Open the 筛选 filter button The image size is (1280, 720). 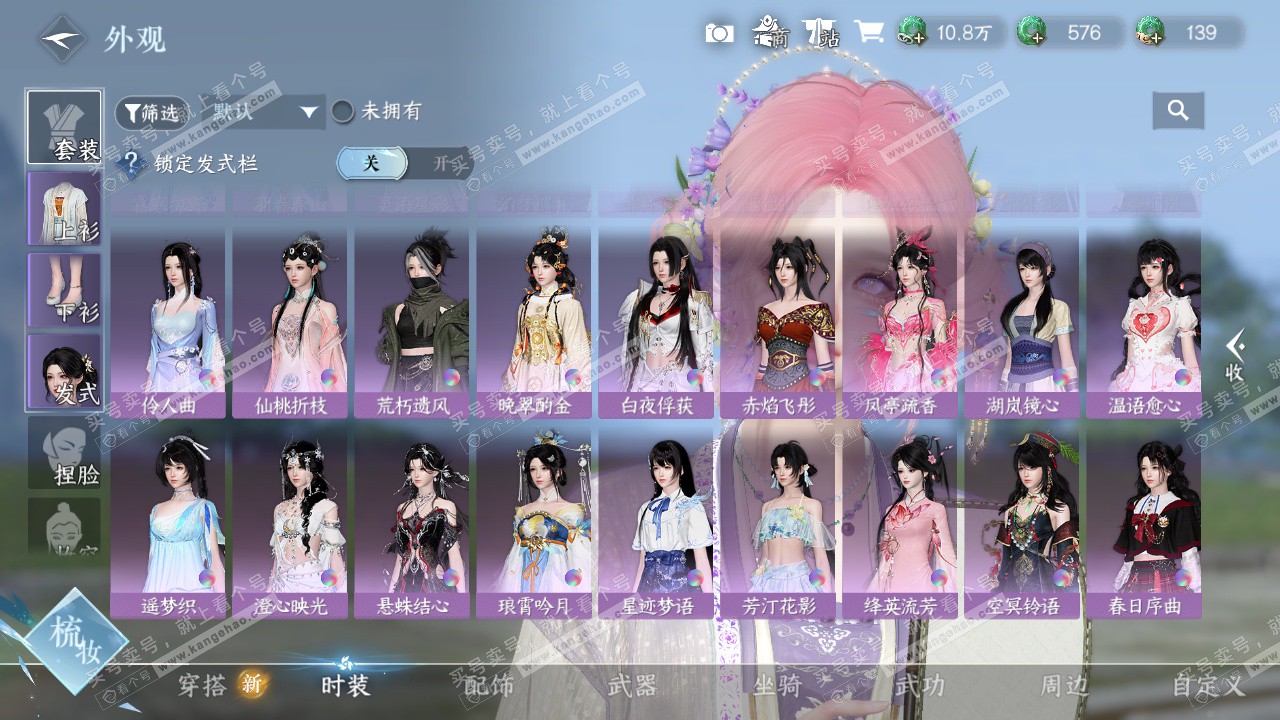[x=152, y=113]
